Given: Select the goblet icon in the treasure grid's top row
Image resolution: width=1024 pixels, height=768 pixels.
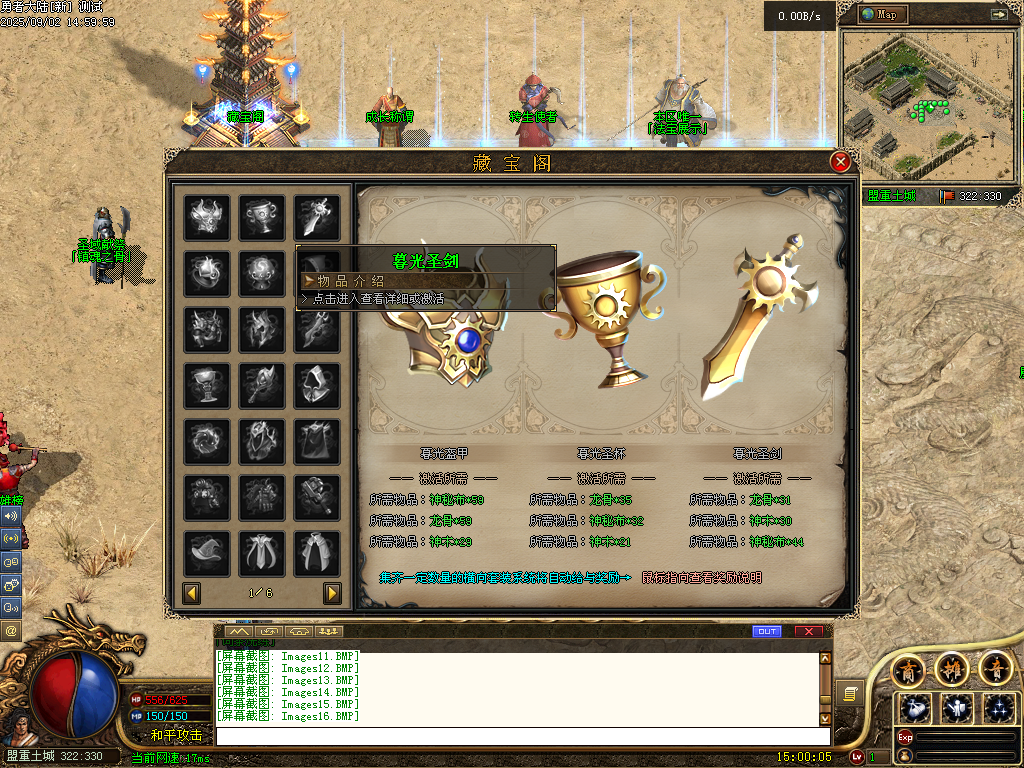Looking at the screenshot, I should pos(261,217).
